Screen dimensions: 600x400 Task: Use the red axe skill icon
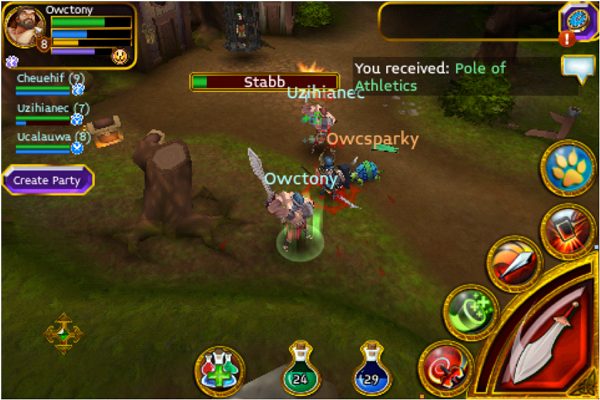445,367
